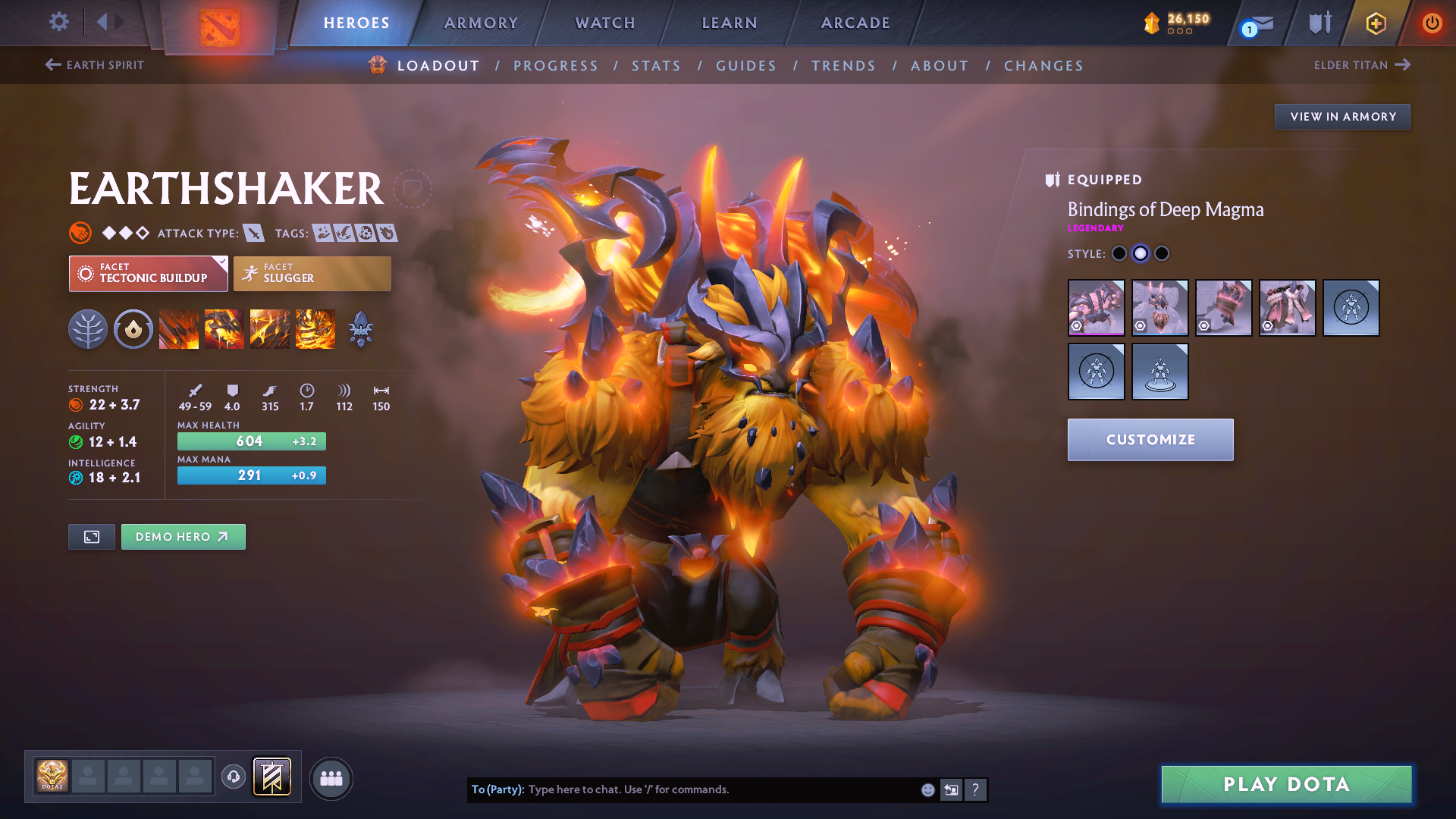1456x819 pixels.
Task: Open the party finder people icon
Action: point(331,777)
